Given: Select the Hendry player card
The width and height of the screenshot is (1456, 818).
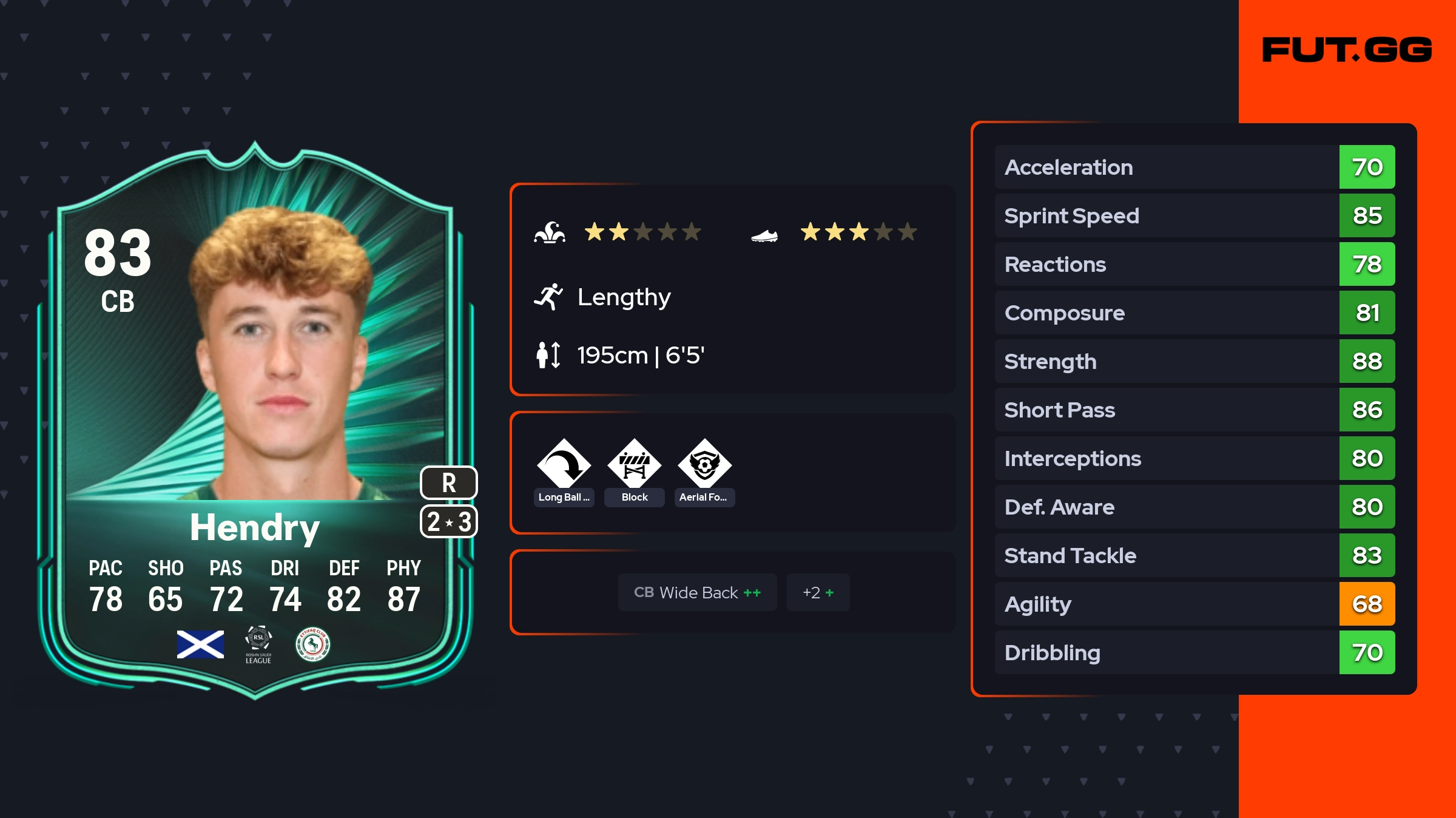Looking at the screenshot, I should pos(255,419).
